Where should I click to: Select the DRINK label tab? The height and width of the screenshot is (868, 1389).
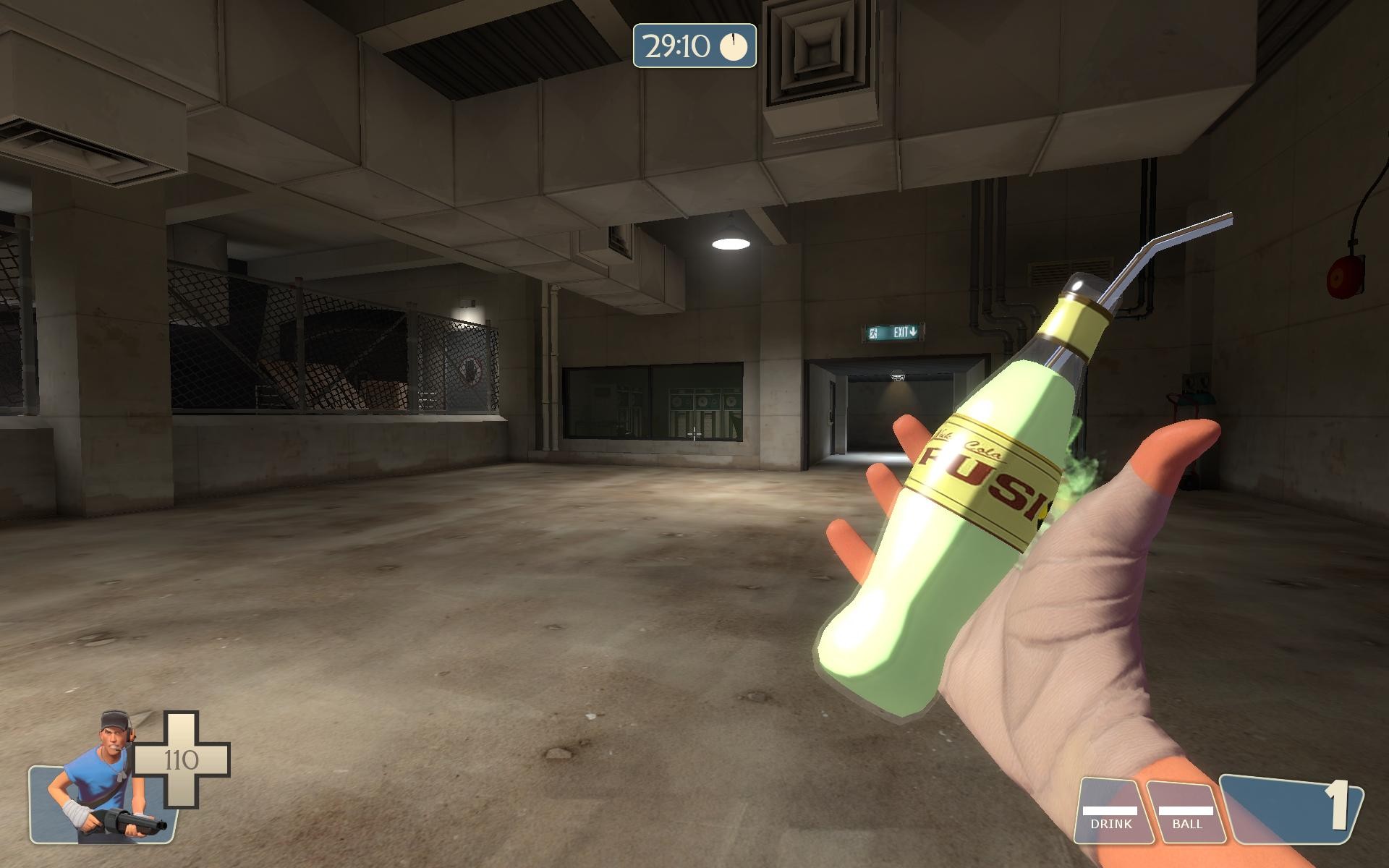point(1113,822)
